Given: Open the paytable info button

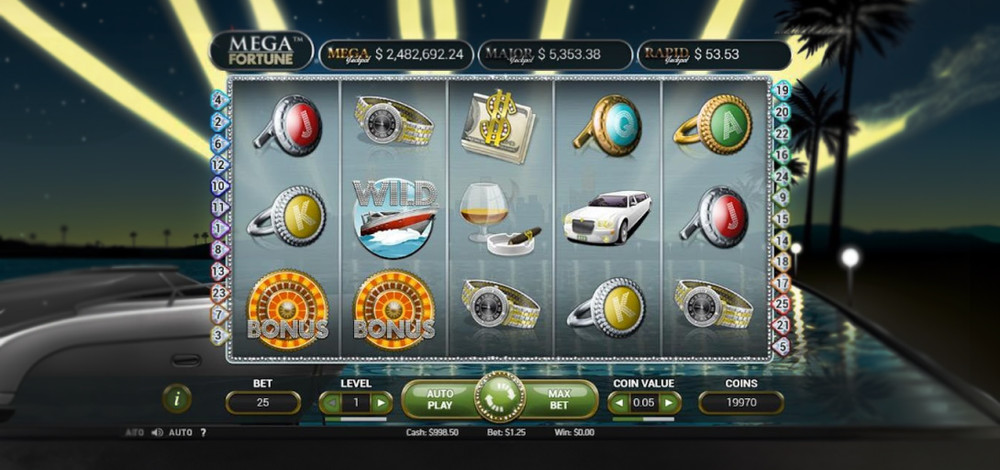Looking at the screenshot, I should (176, 398).
